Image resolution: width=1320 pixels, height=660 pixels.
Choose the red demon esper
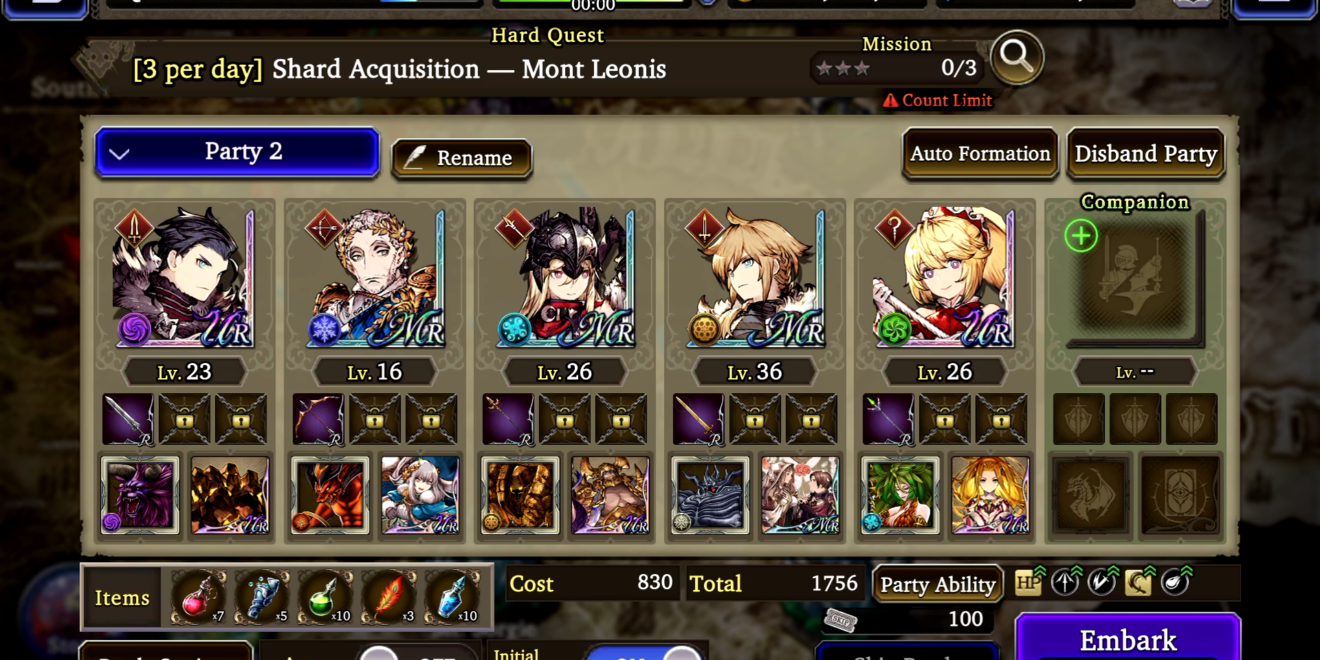coord(330,495)
